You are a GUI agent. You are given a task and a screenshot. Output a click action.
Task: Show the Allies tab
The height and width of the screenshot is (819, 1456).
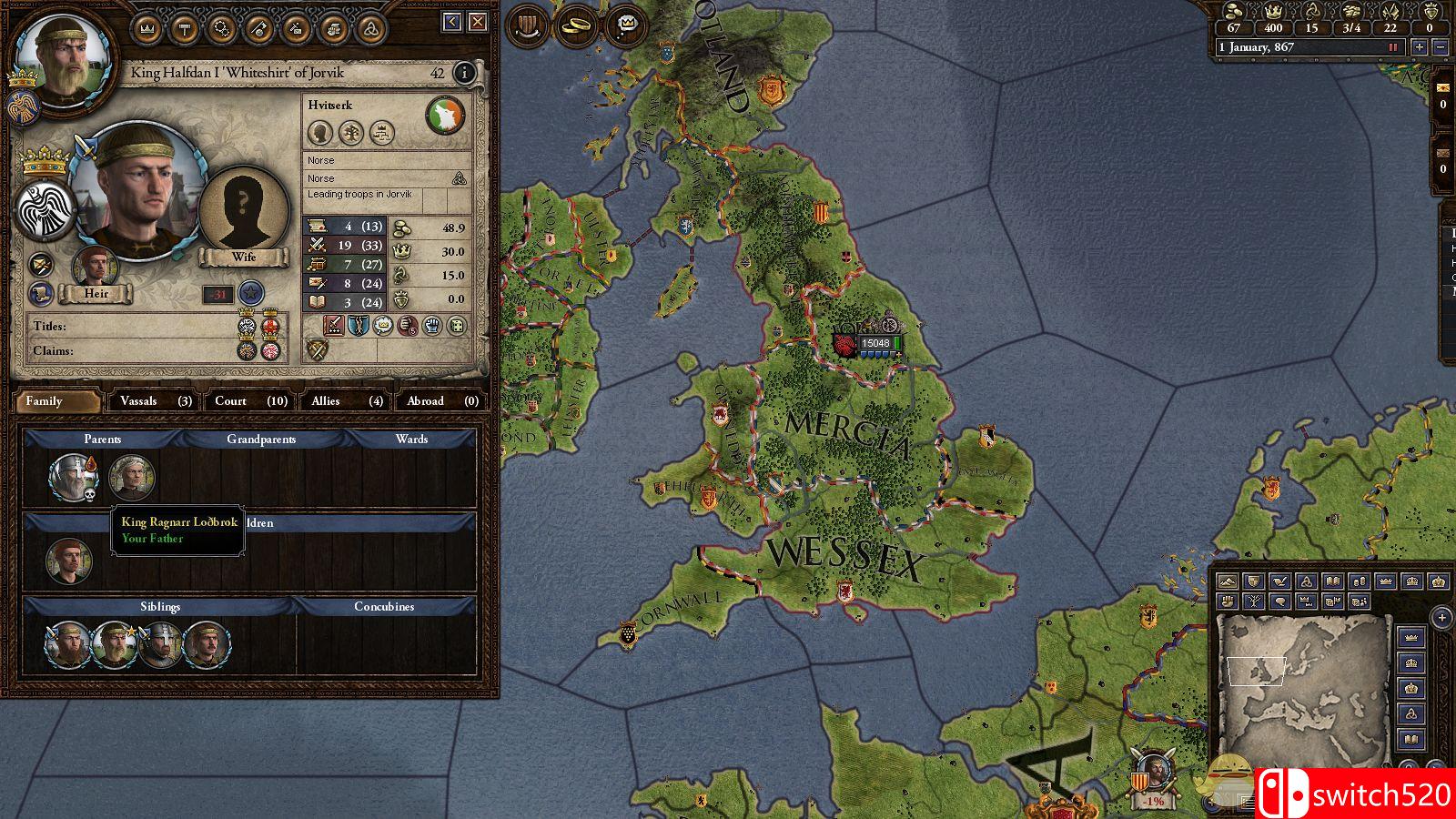tap(347, 400)
